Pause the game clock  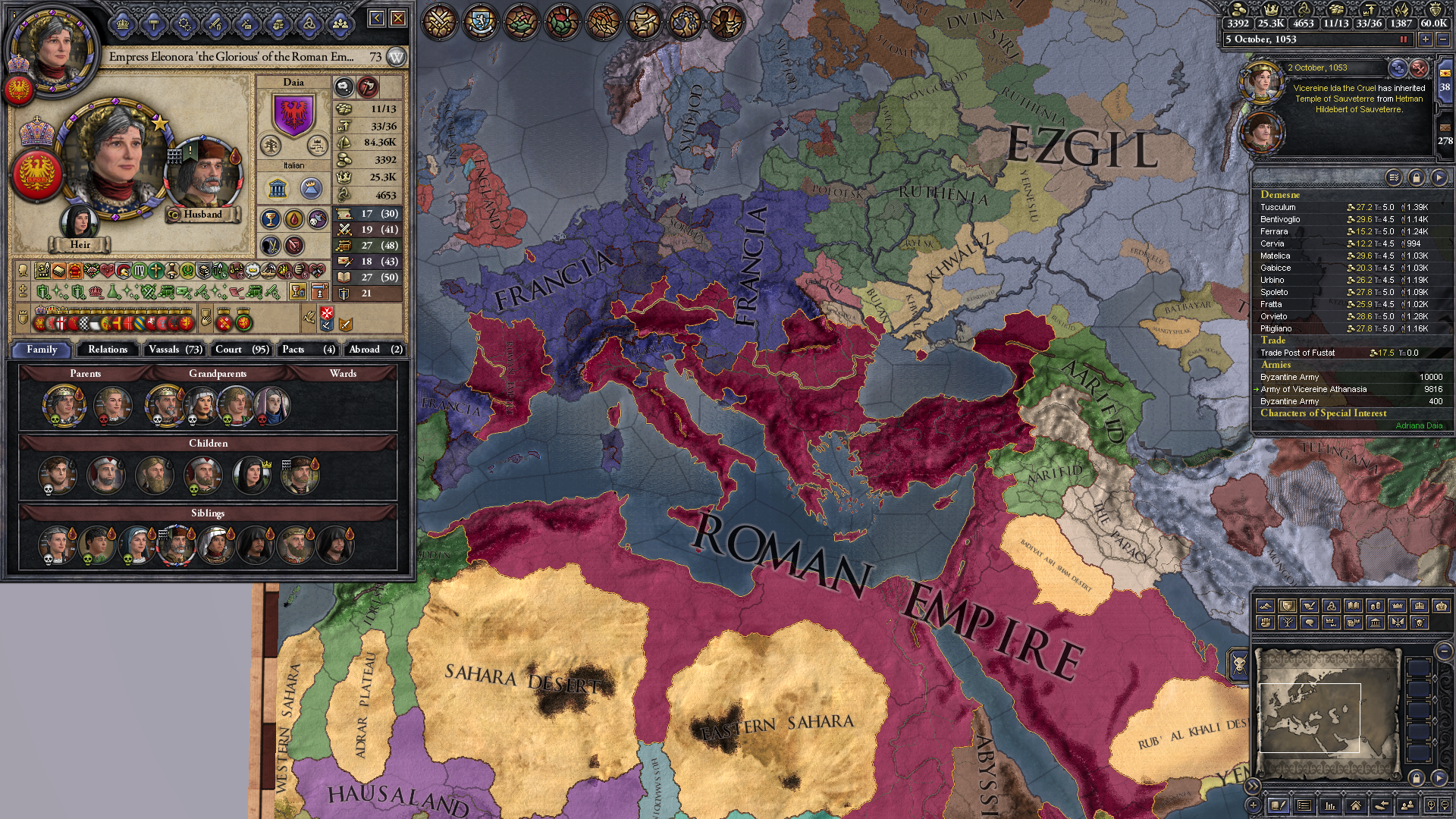pyautogui.click(x=1402, y=39)
